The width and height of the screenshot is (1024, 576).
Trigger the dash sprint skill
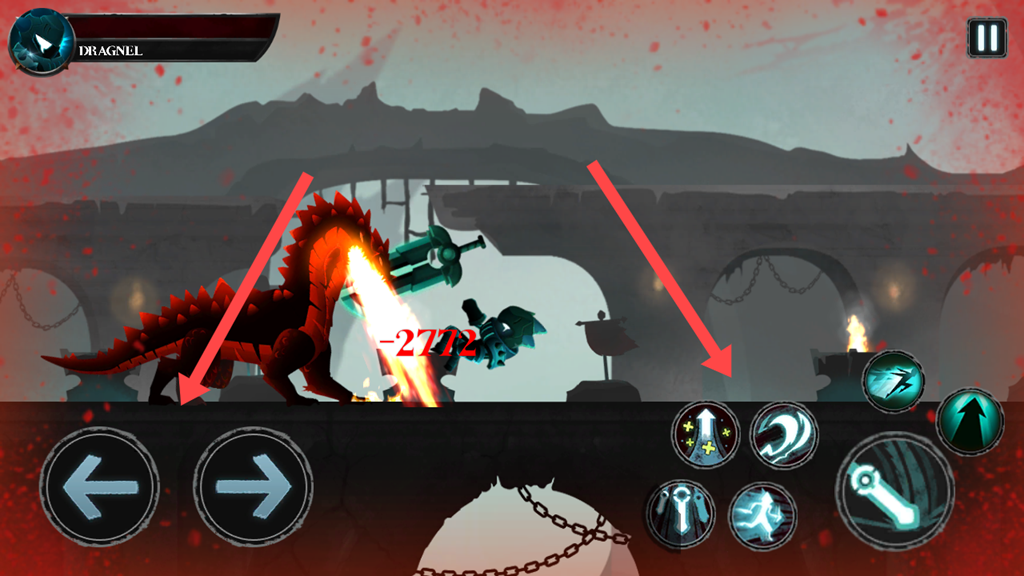tap(893, 381)
